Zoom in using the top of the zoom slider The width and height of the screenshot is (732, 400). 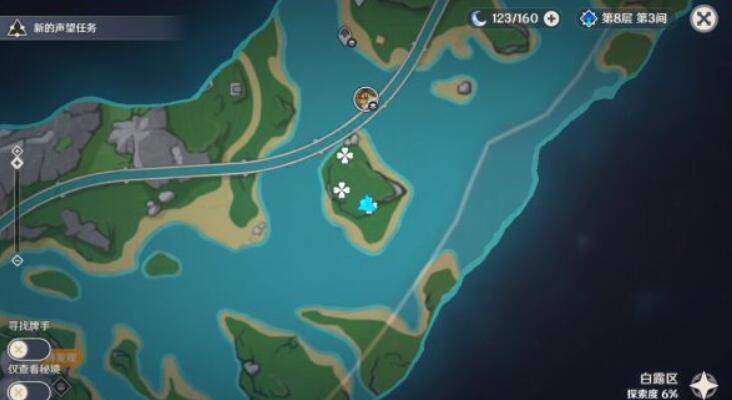click(17, 150)
